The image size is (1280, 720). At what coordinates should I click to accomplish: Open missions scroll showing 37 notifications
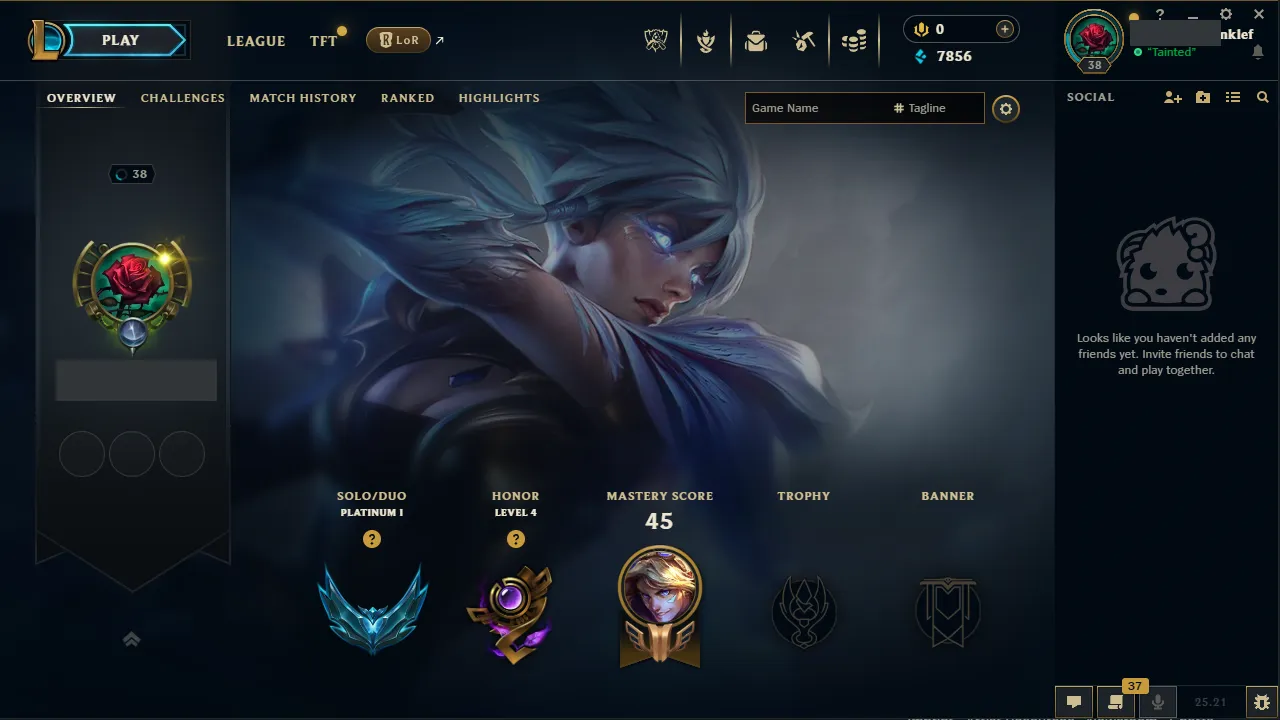[x=1116, y=701]
